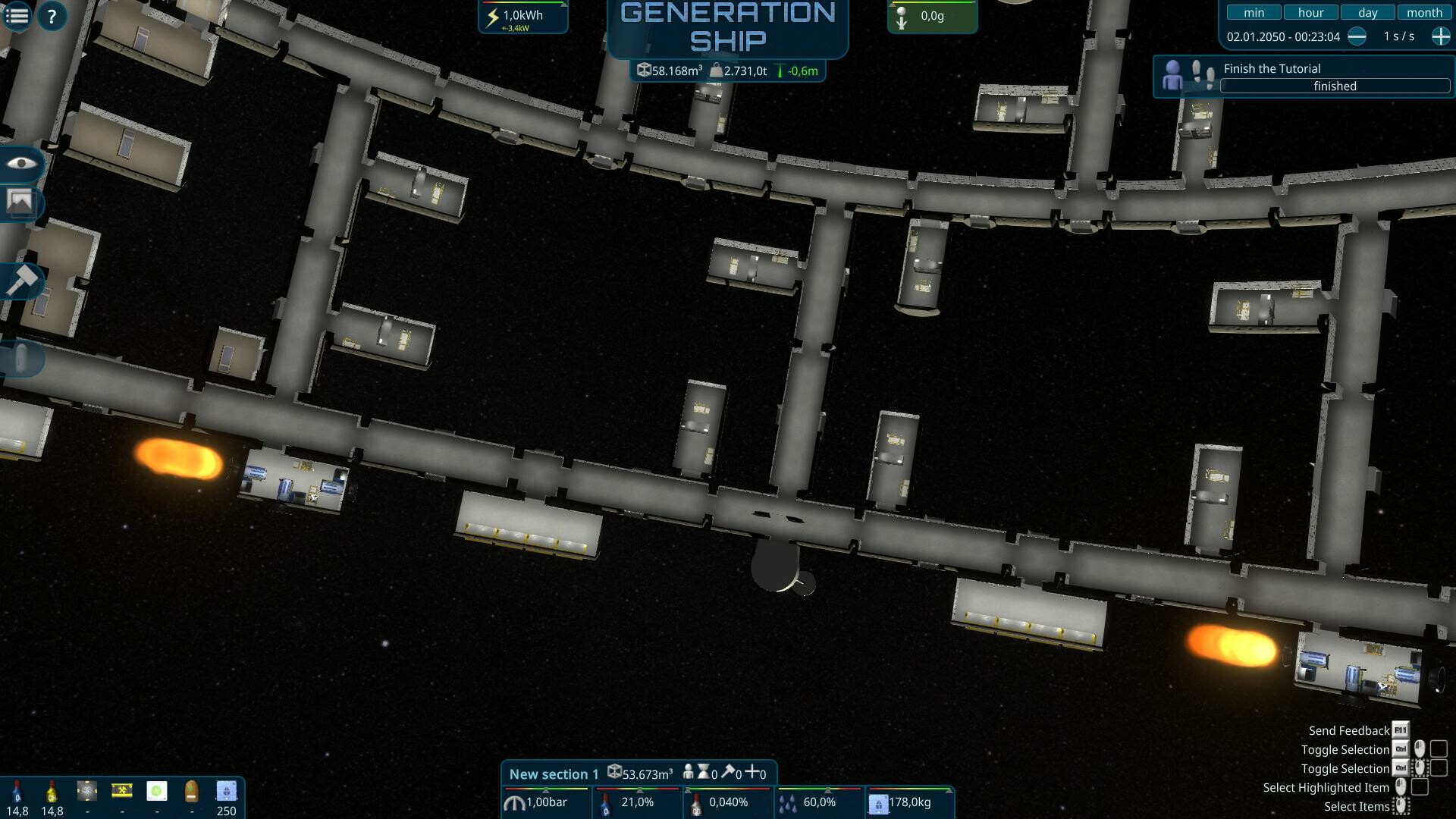Select the building blocks icon showing 250
This screenshot has width=1456, height=819.
tap(226, 790)
